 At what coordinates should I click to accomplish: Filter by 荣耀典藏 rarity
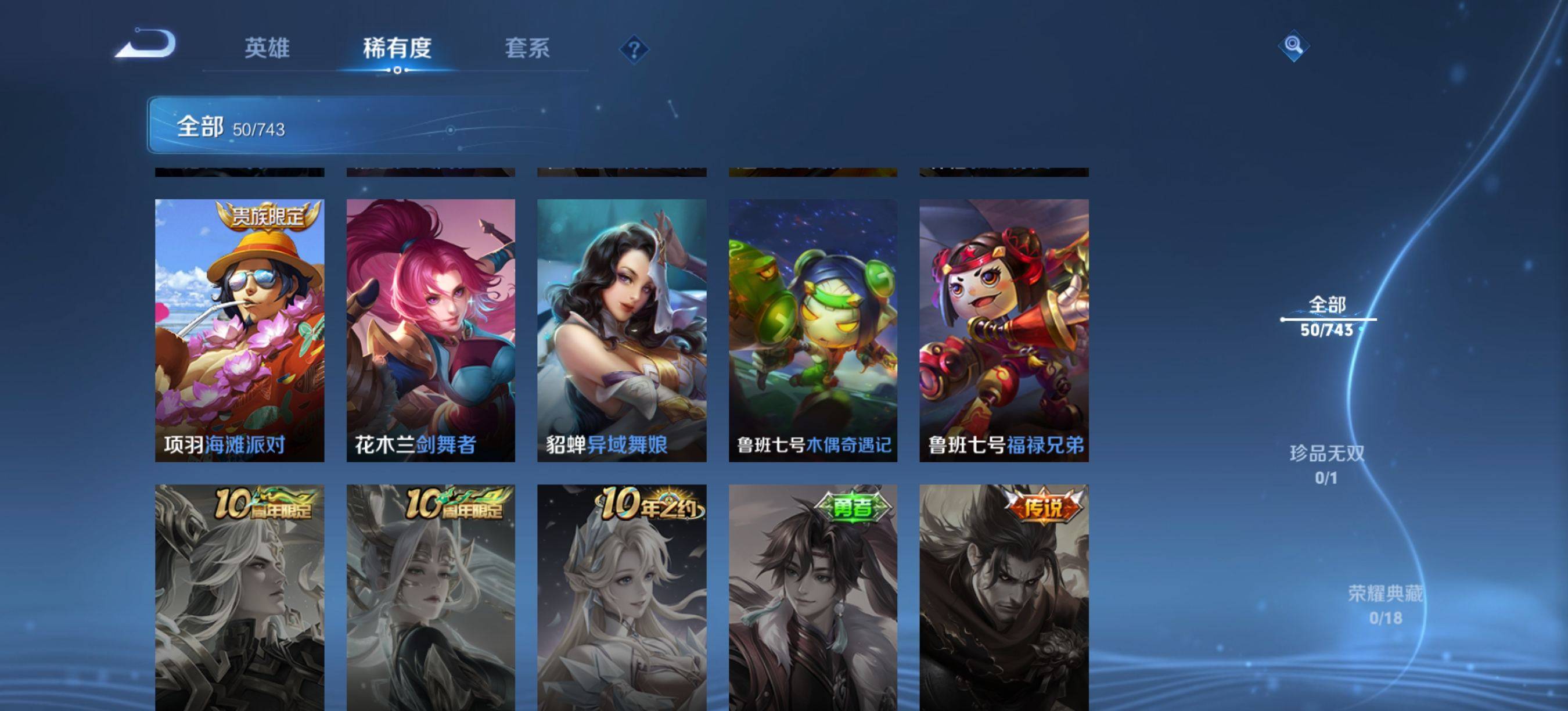point(1385,604)
